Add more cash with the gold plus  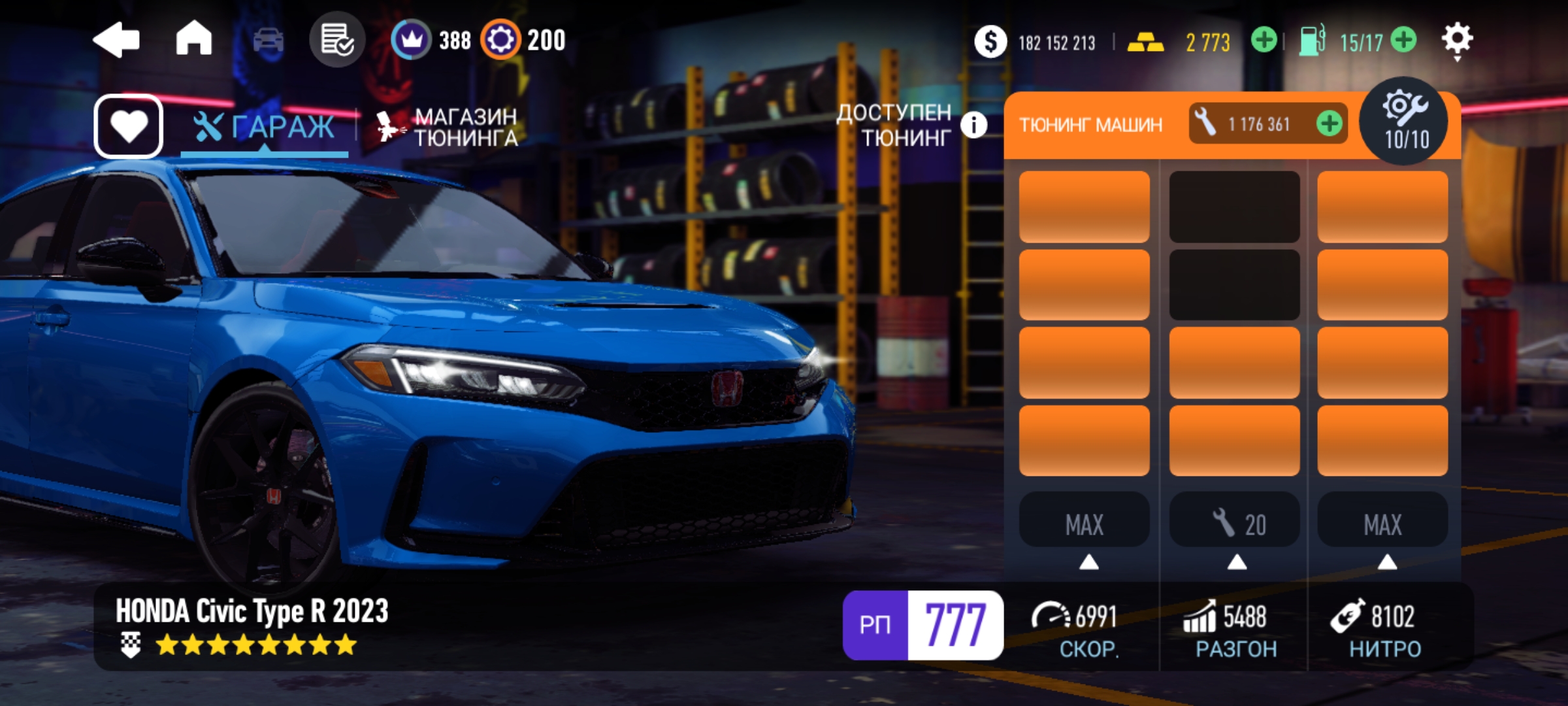(x=1264, y=41)
